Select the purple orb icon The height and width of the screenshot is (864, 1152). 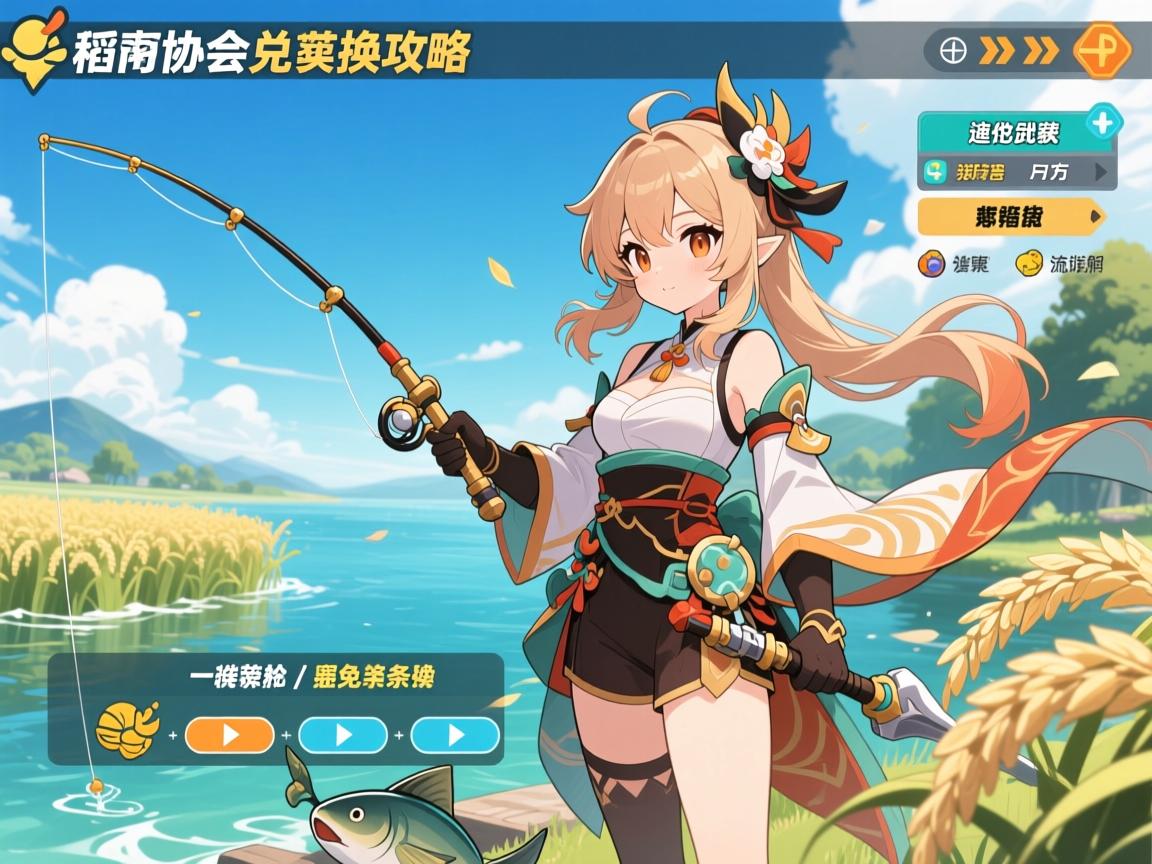point(933,264)
